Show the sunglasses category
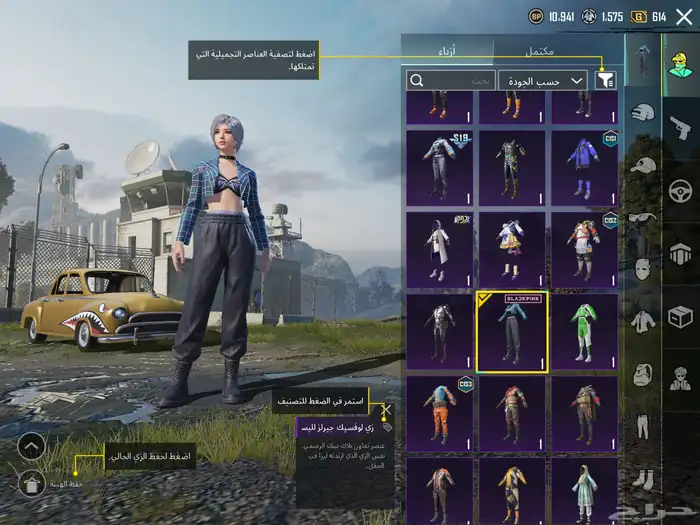The image size is (700, 525). click(644, 217)
